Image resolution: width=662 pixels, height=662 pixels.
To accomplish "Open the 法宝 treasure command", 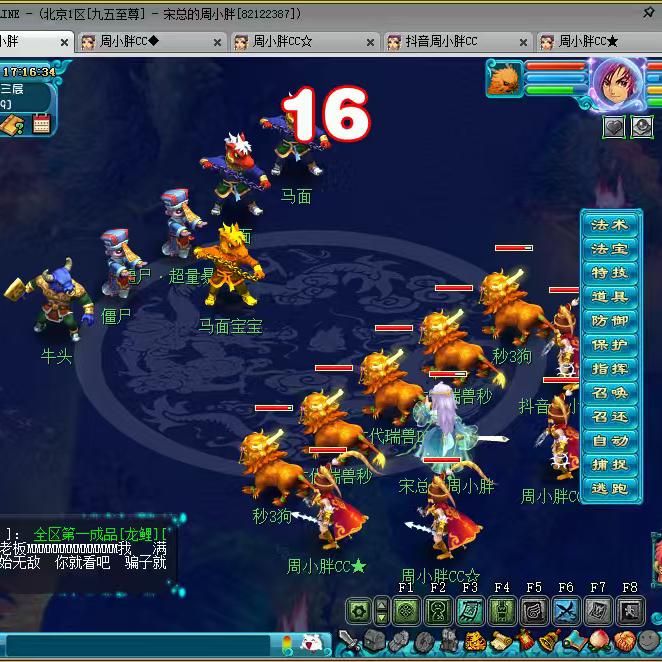I will (610, 249).
